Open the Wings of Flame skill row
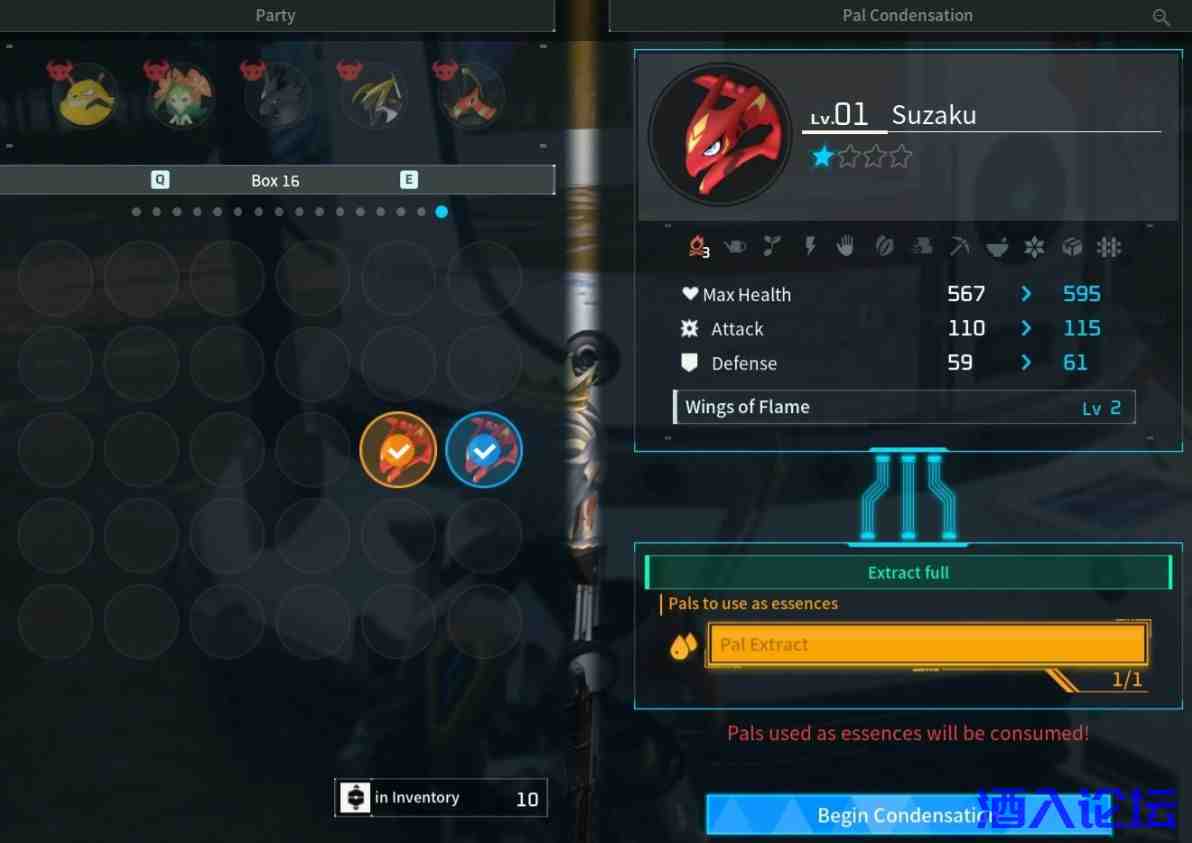 905,407
